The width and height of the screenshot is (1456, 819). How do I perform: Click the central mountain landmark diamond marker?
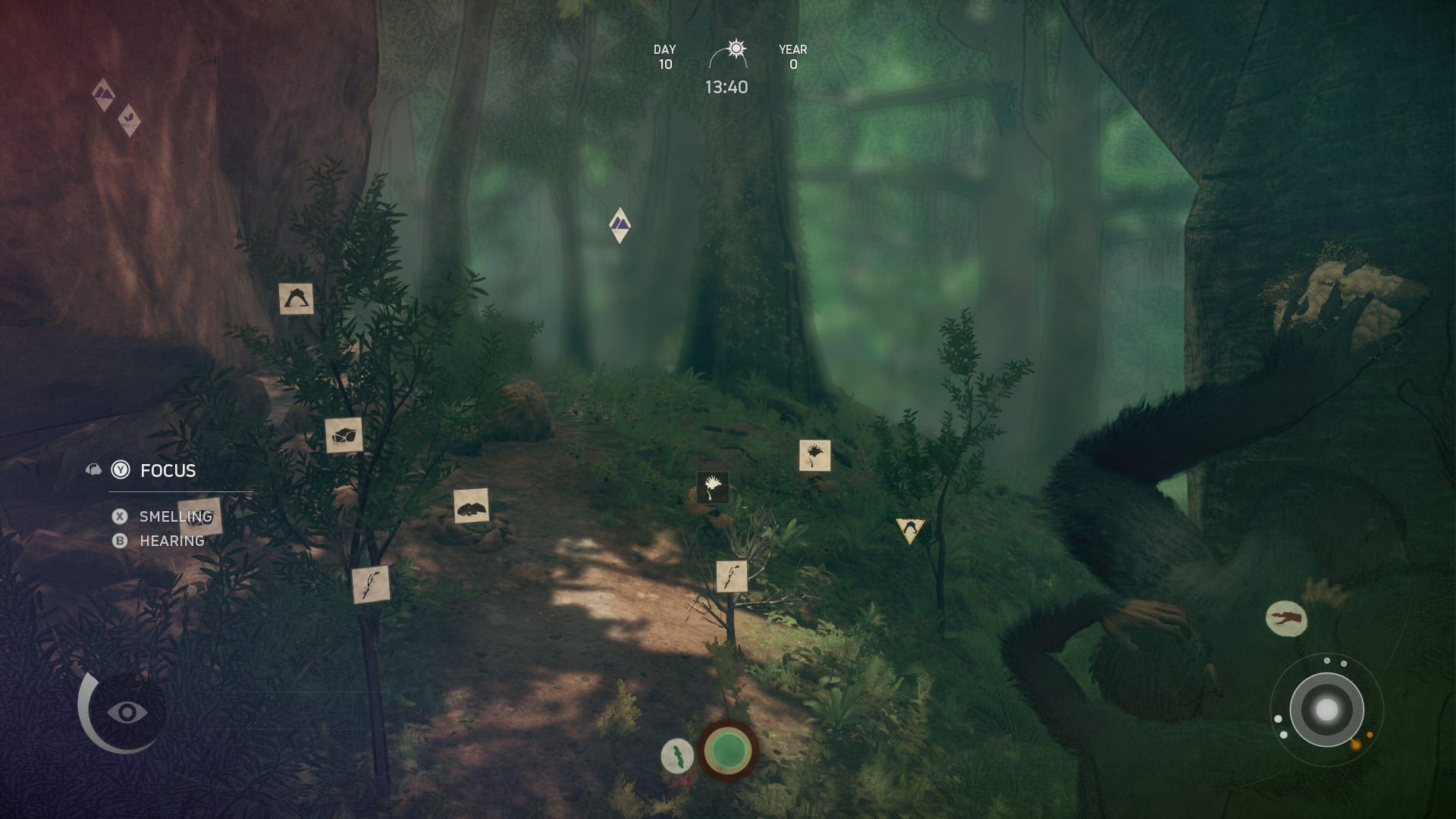coord(620,224)
